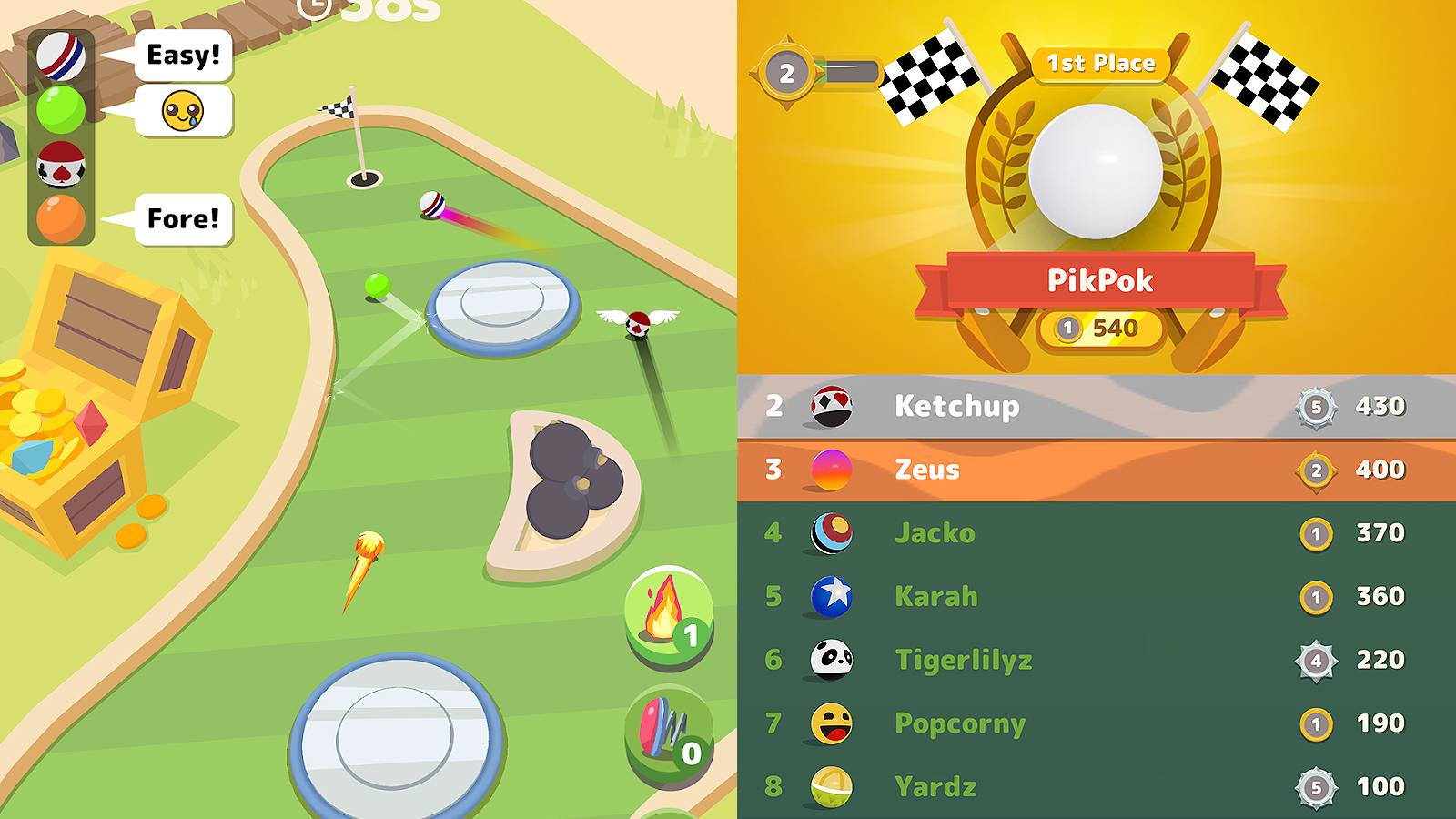Select the green ball in player sidebar
Screen dimensions: 1456x819
[x=61, y=106]
